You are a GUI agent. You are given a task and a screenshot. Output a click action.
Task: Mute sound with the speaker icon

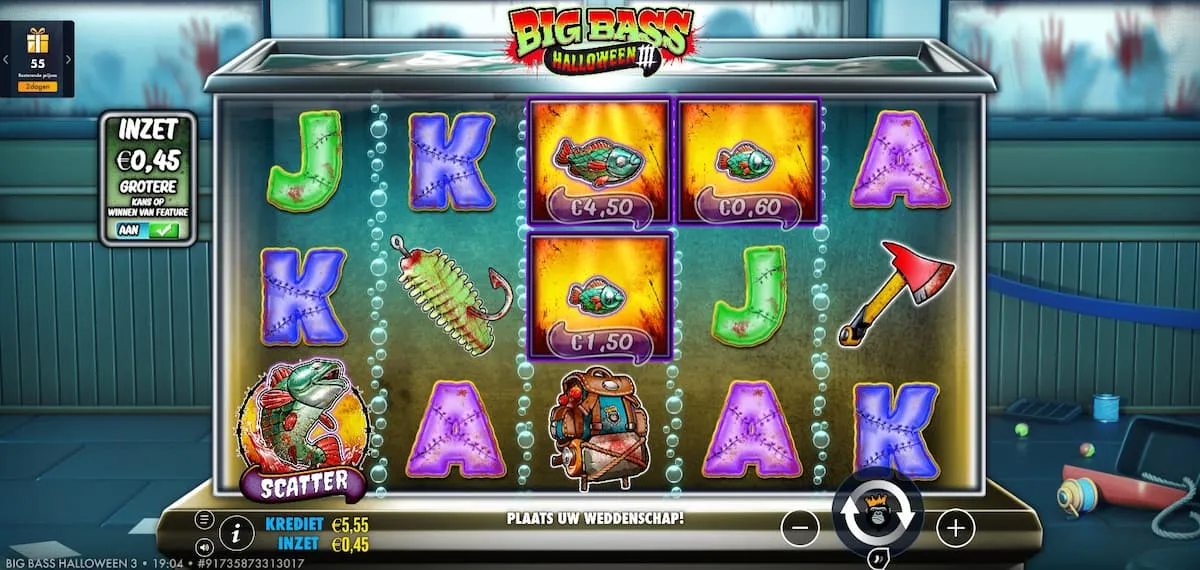204,547
